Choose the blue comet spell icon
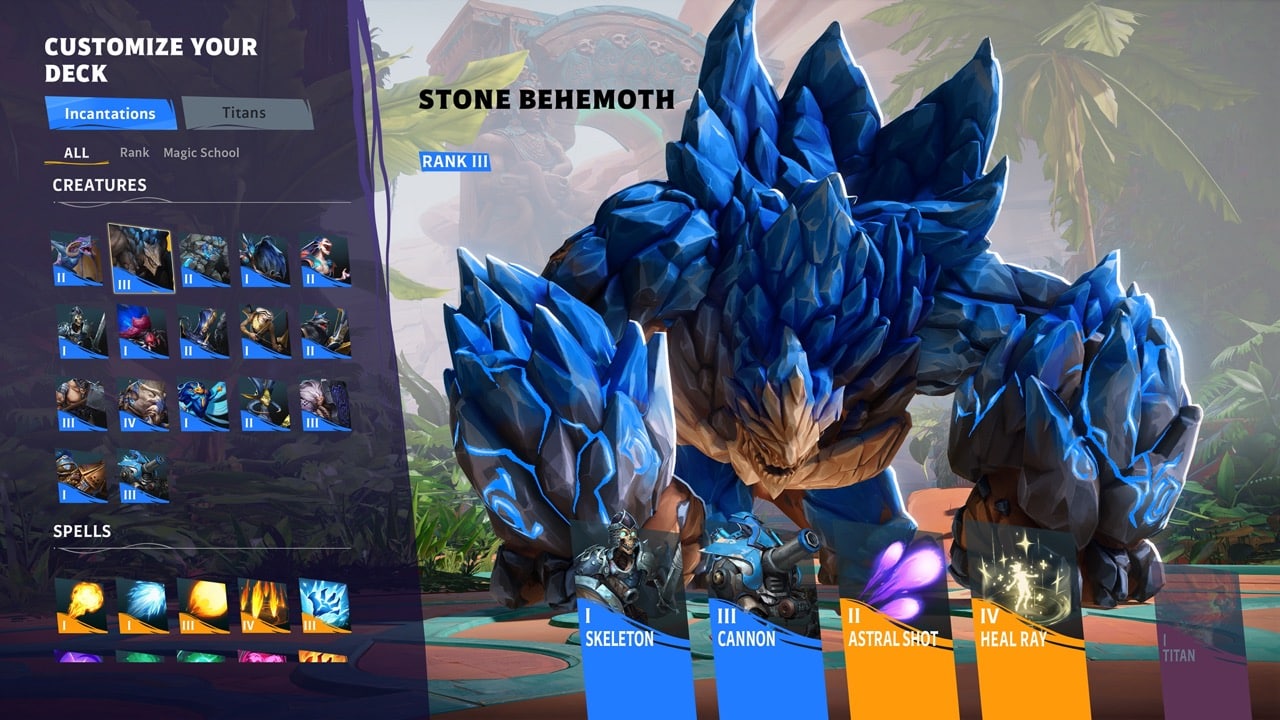The height and width of the screenshot is (720, 1280). pos(141,605)
